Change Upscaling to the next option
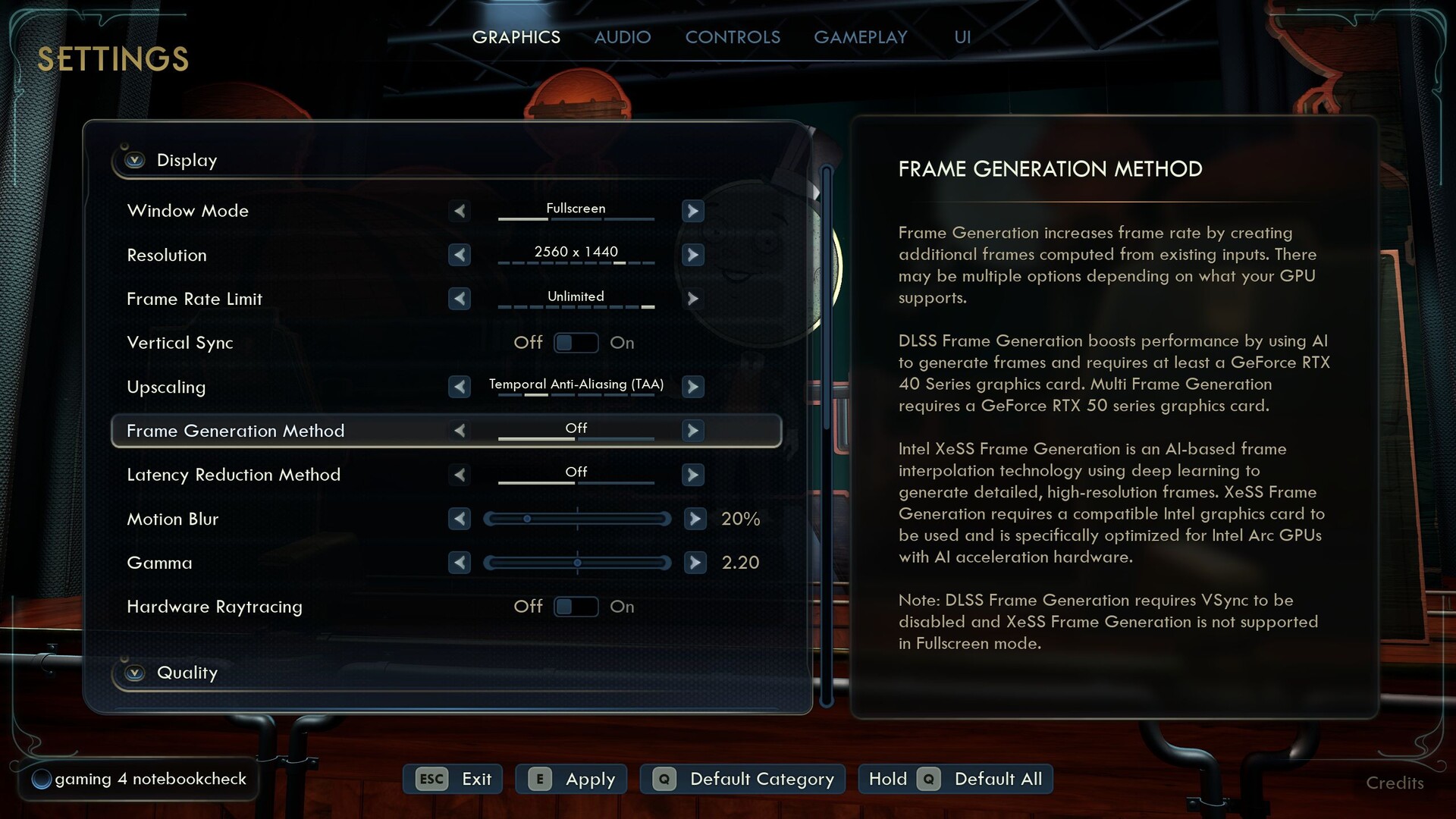1456x819 pixels. pyautogui.click(x=692, y=387)
